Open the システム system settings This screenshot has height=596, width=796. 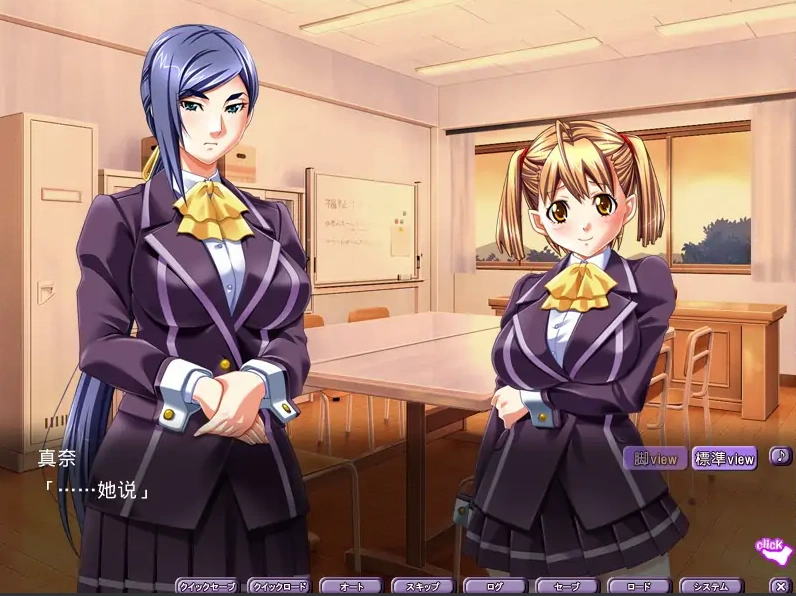[711, 587]
